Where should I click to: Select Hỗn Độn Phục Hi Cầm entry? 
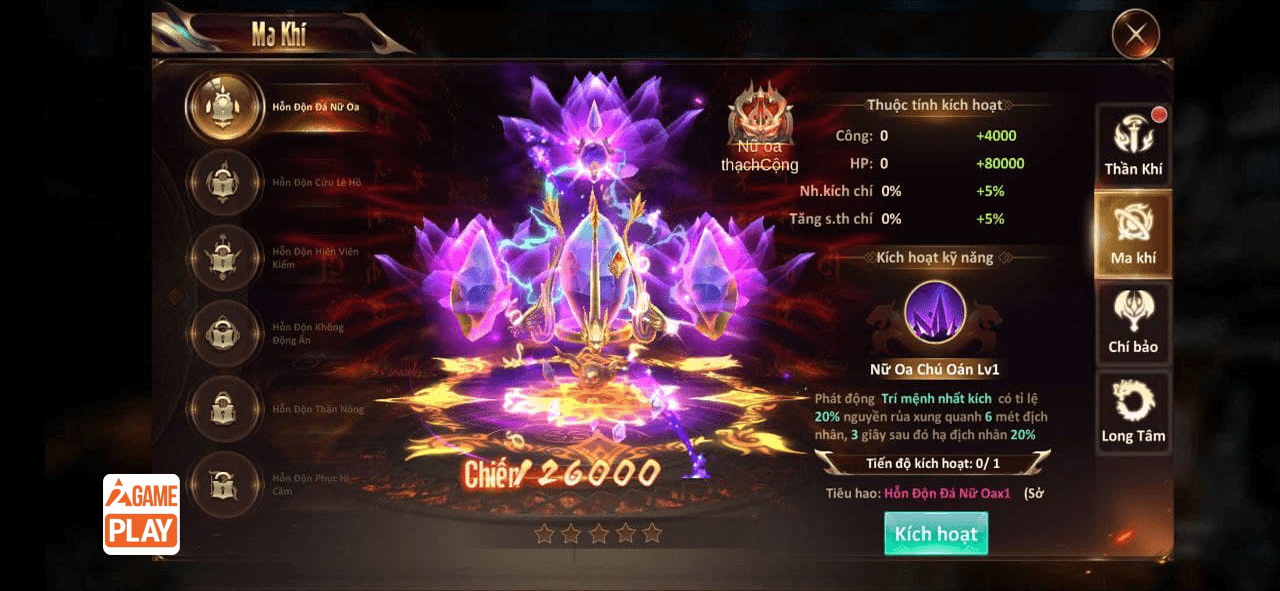point(224,485)
